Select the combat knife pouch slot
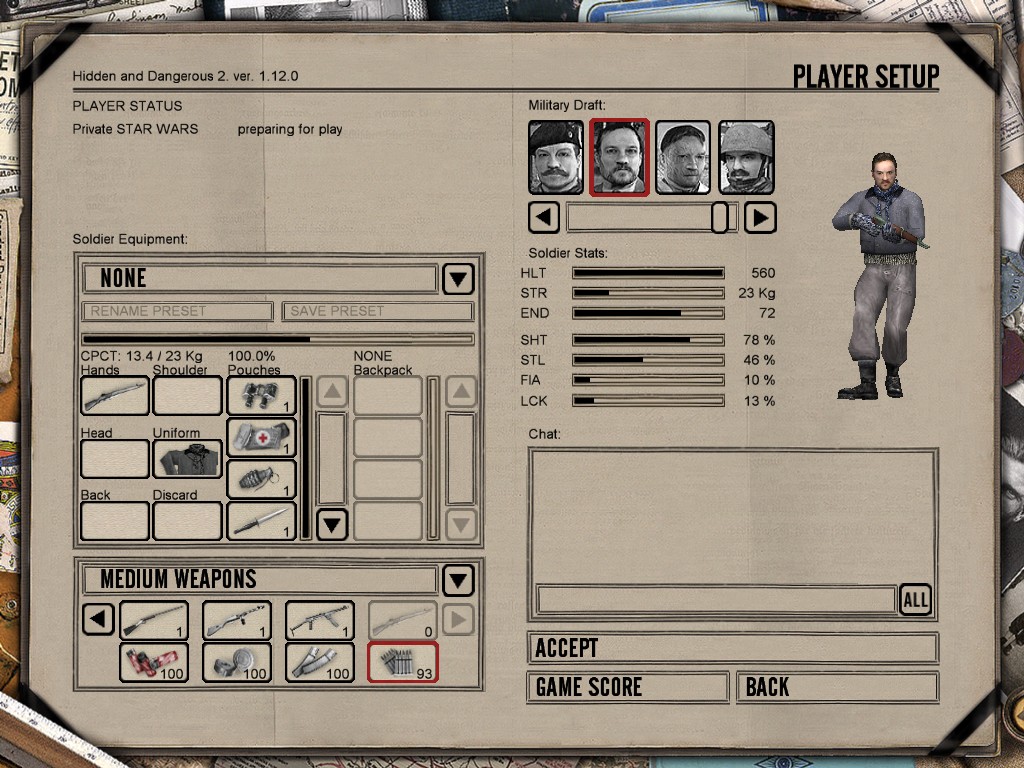 (x=261, y=521)
